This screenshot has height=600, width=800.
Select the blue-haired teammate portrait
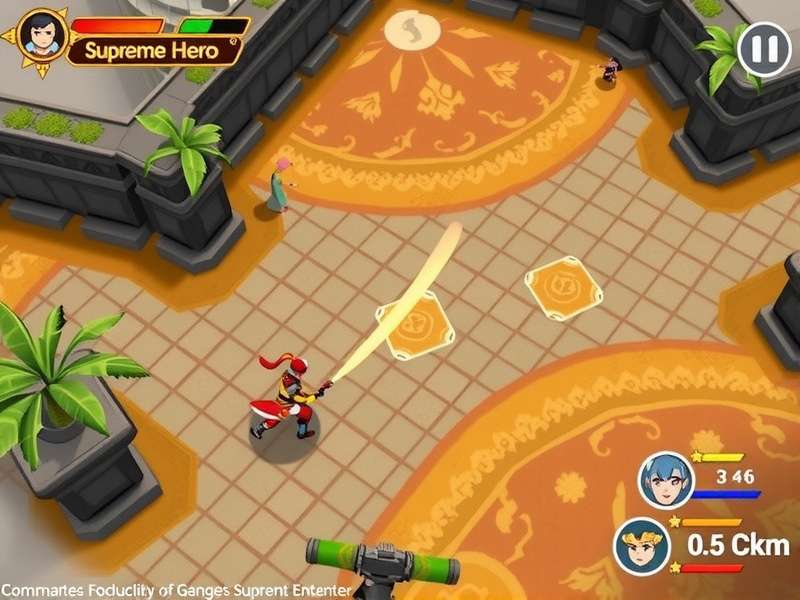click(665, 478)
